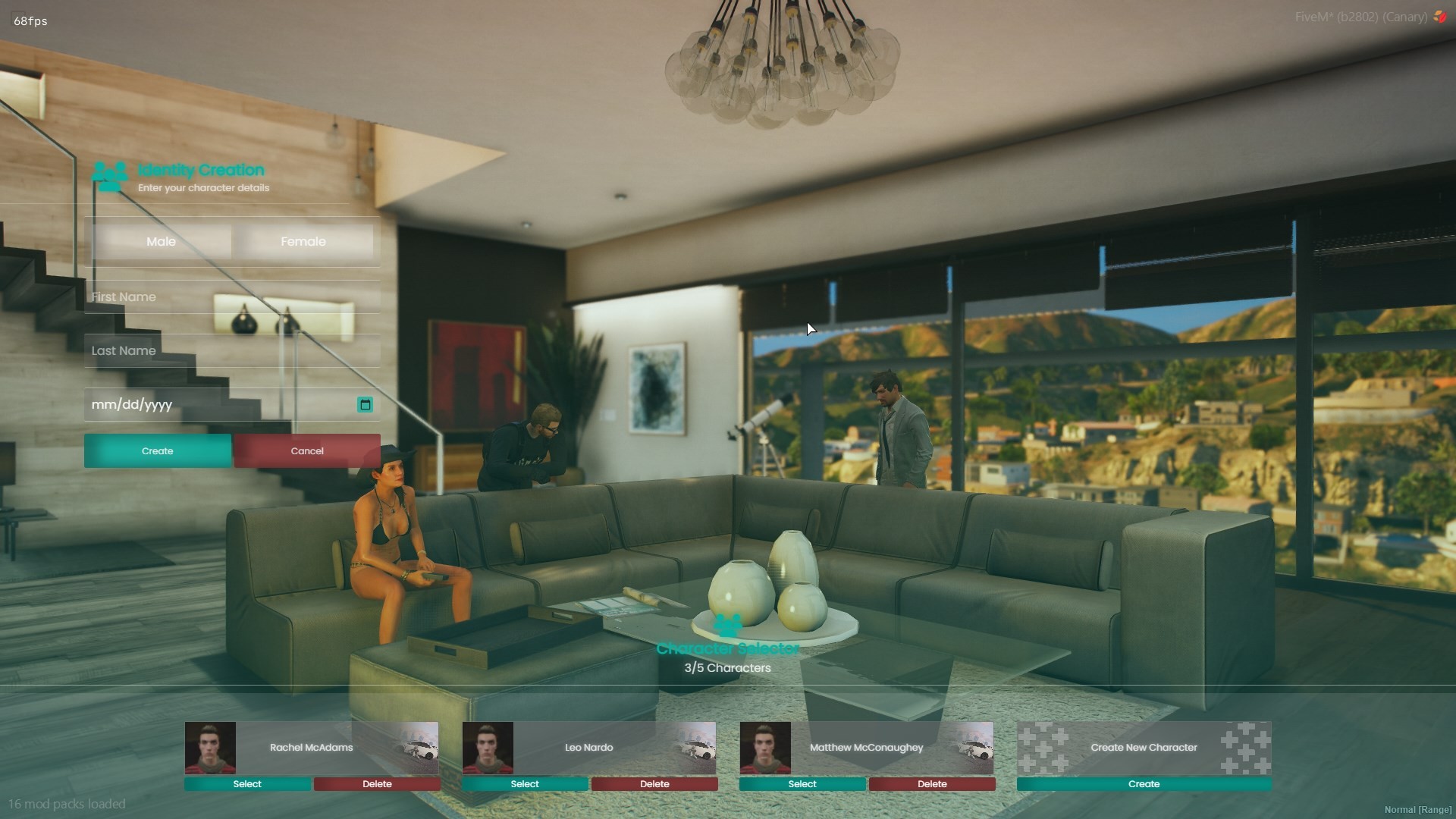Delete the Rachel McAdams character

tap(377, 784)
